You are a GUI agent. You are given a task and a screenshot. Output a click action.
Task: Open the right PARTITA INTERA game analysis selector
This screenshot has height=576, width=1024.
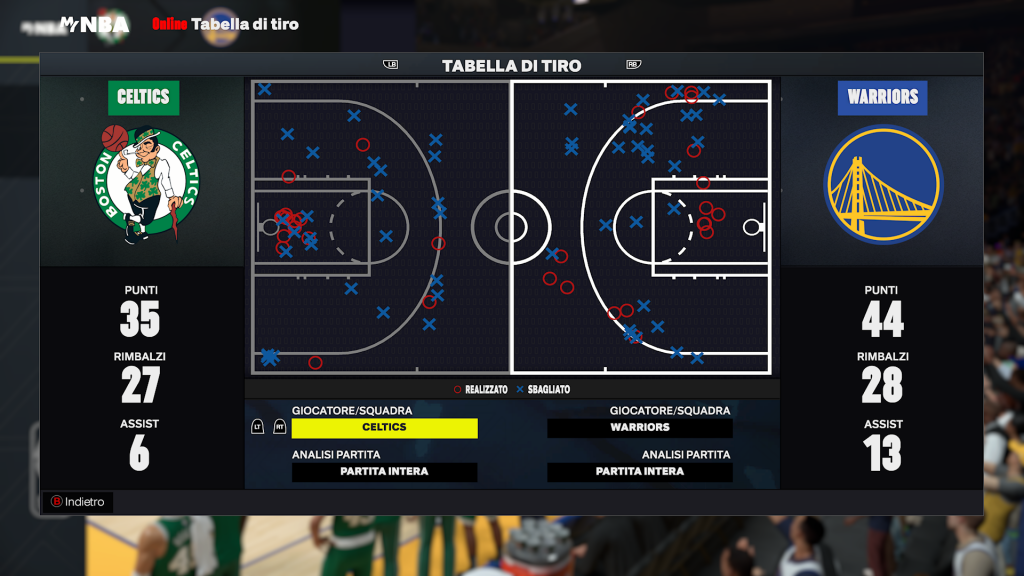(x=640, y=472)
